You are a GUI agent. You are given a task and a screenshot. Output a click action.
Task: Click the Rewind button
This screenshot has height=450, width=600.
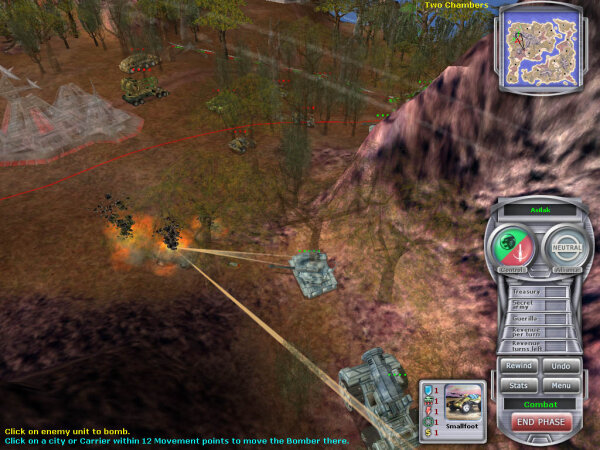(x=519, y=366)
